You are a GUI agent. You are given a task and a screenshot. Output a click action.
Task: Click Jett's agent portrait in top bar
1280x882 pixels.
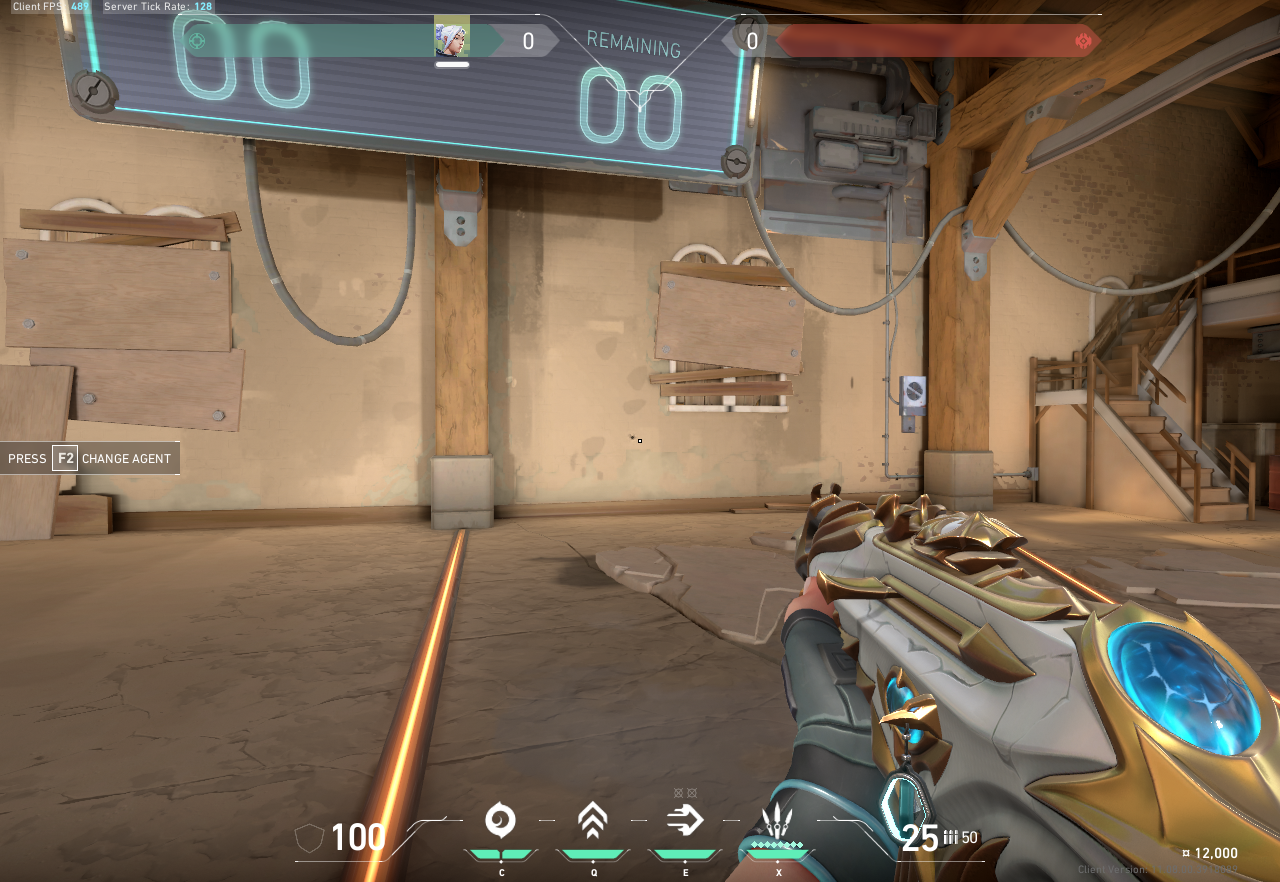[451, 40]
